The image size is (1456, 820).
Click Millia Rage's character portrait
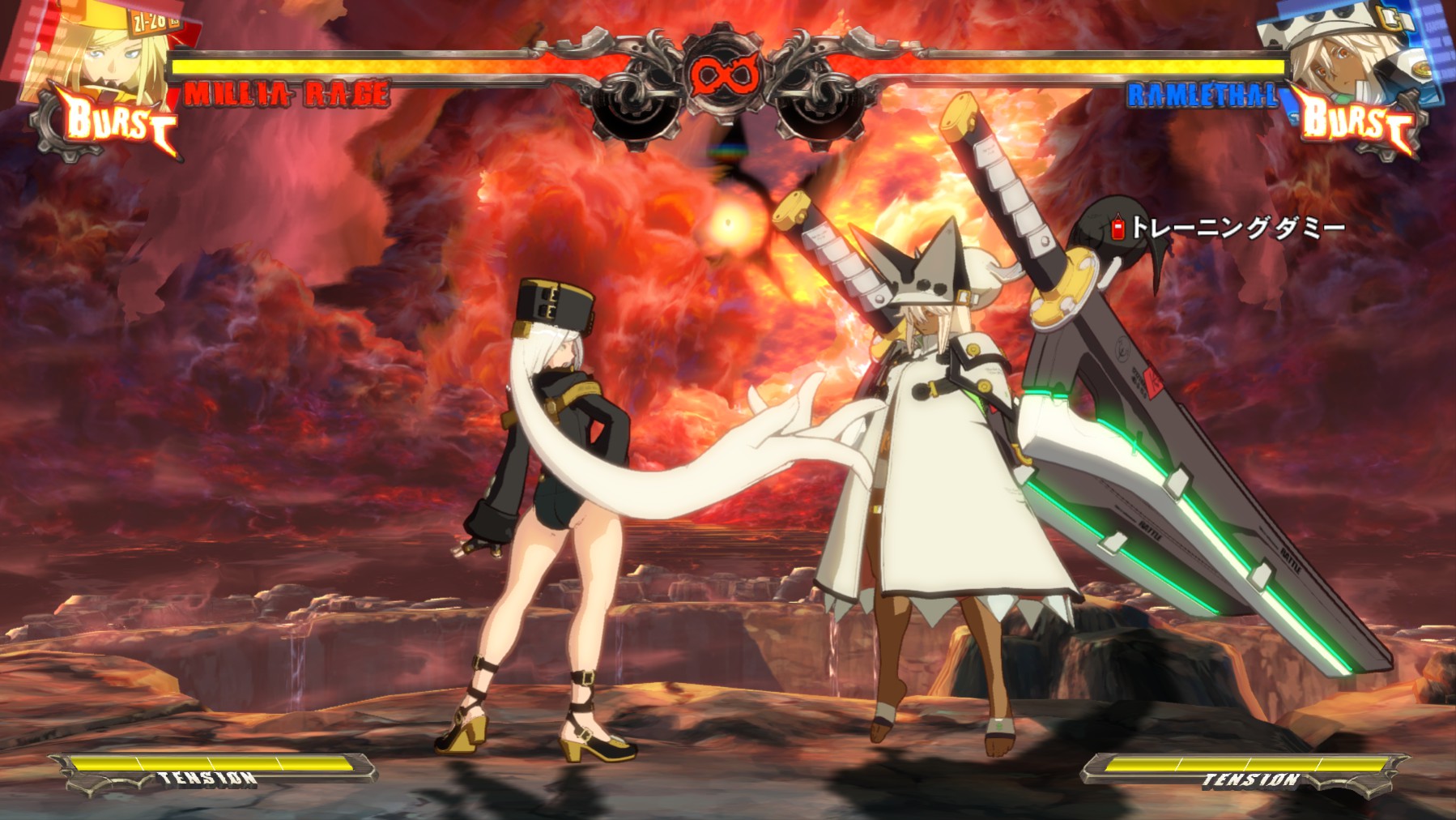(x=97, y=49)
